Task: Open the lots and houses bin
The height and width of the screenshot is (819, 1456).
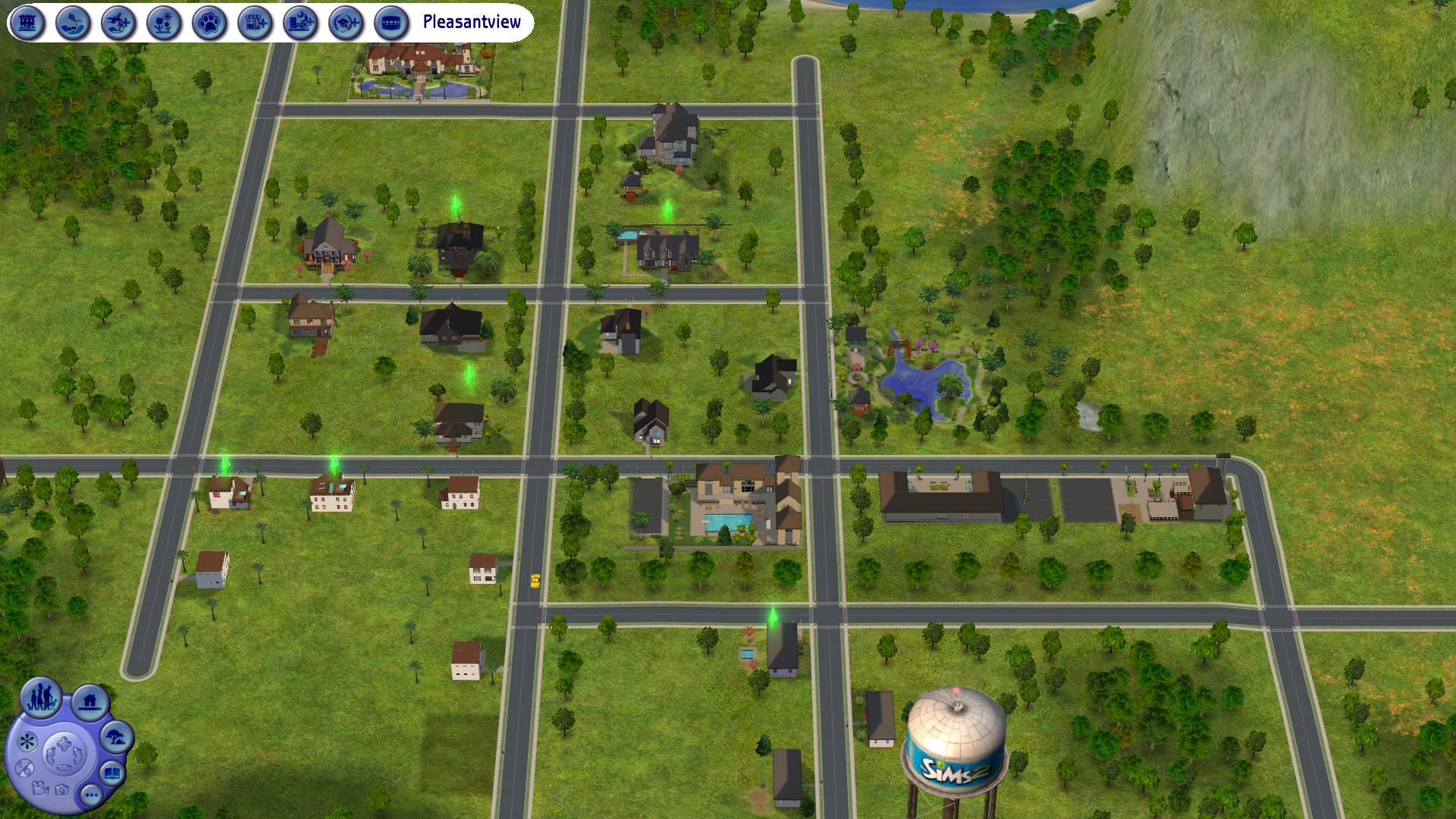Action: pyautogui.click(x=90, y=701)
